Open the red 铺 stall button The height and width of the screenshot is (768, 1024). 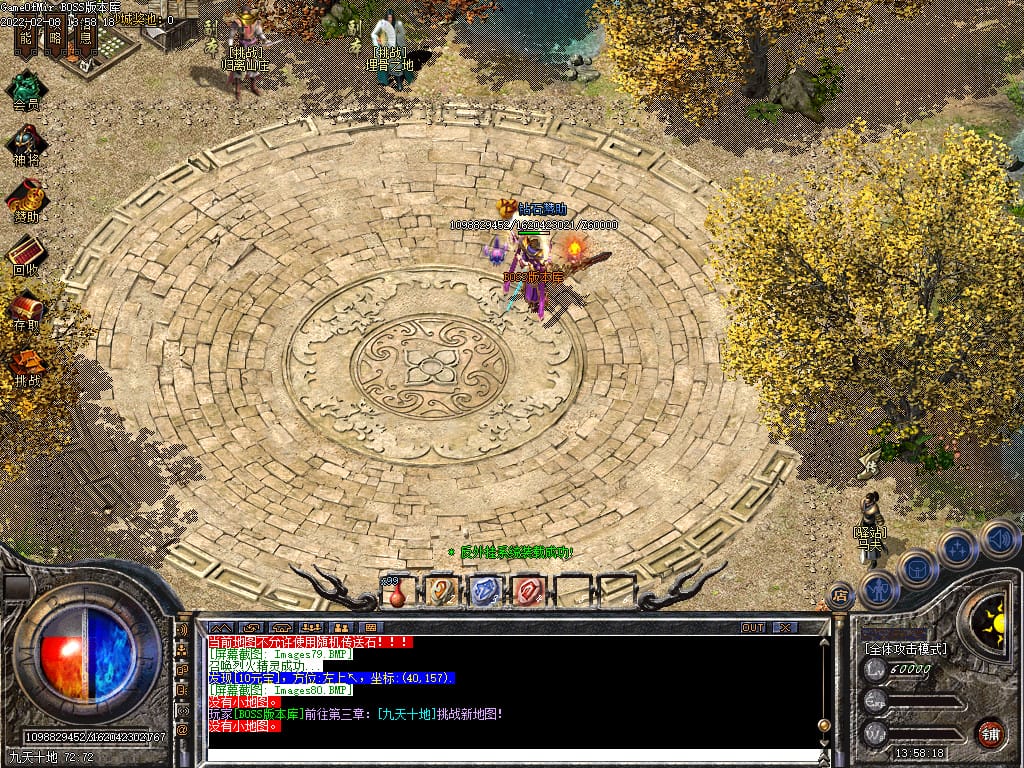tap(991, 731)
